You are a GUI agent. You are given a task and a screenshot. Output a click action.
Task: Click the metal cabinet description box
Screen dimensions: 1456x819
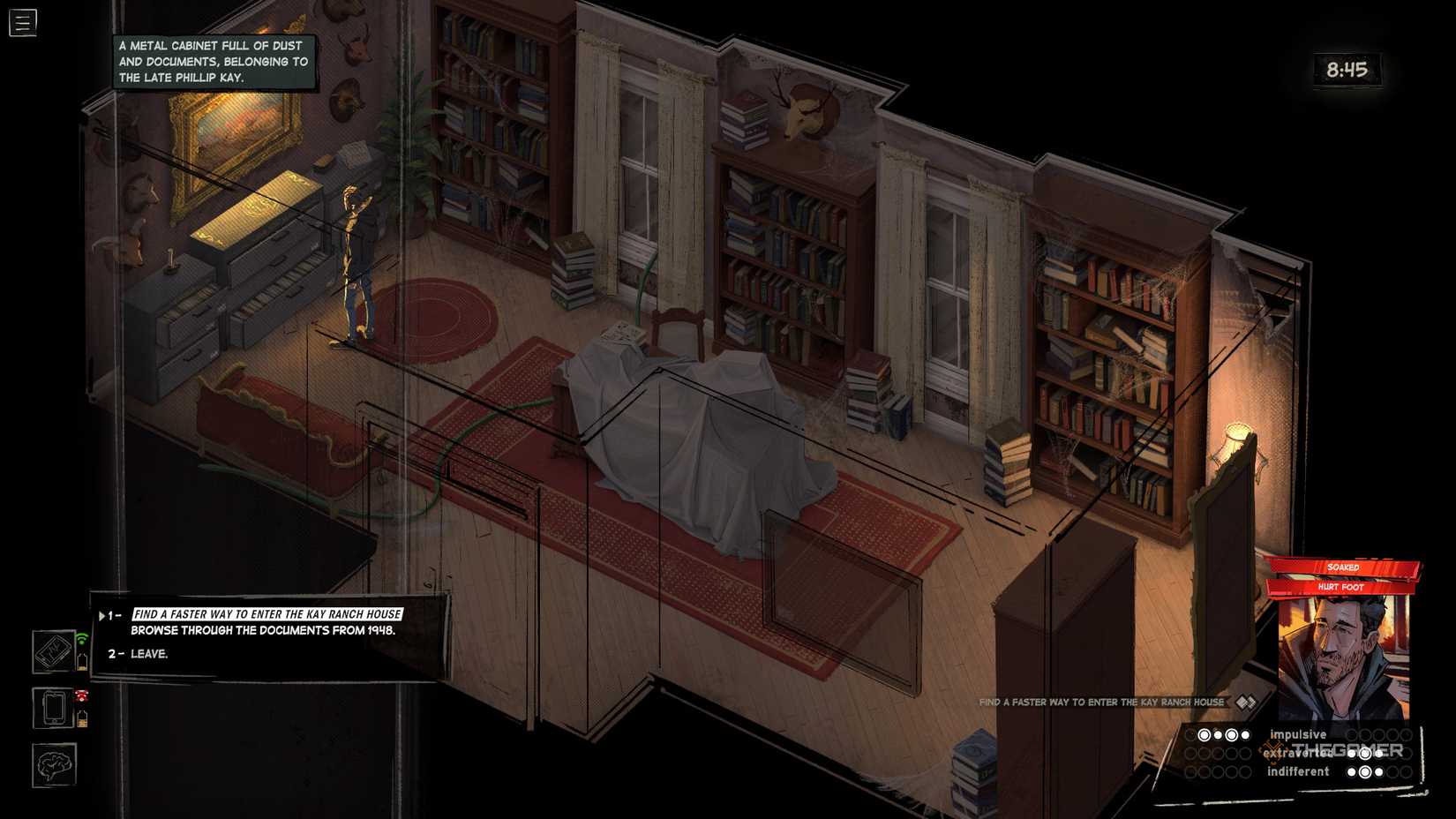coord(212,61)
